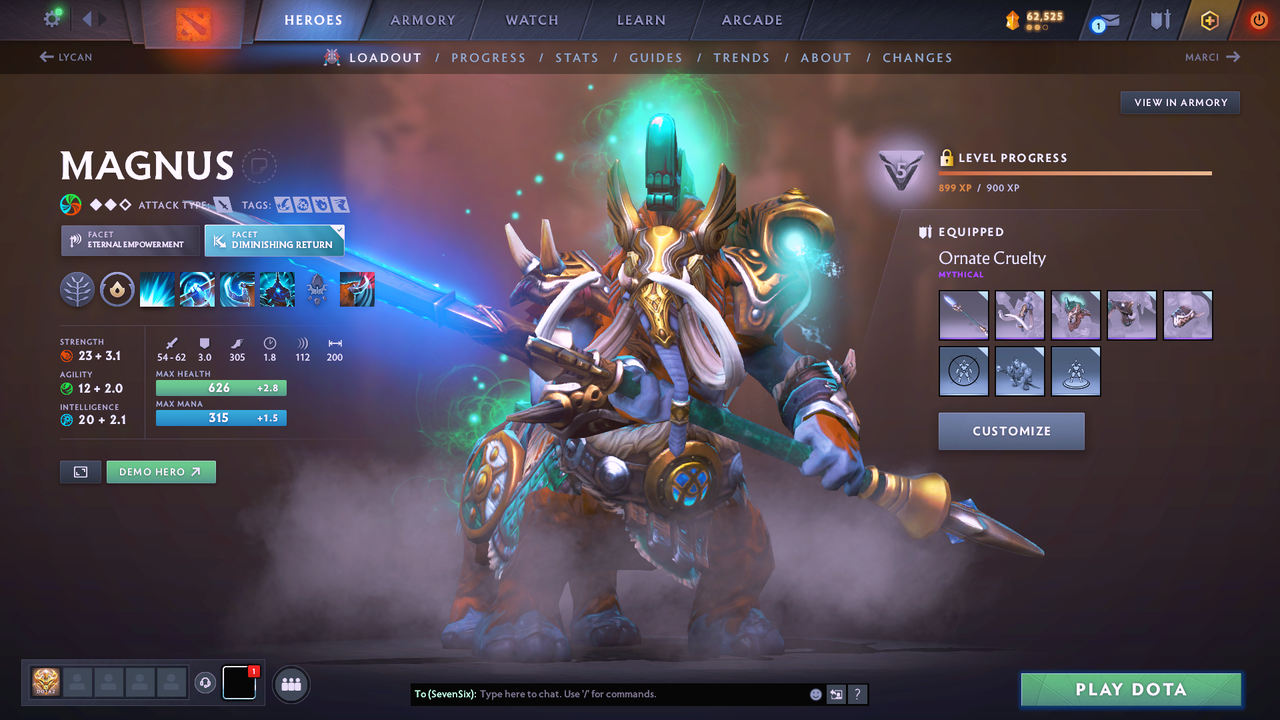Select the Empower ability icon
Viewport: 1280px width, 720px height.
point(197,290)
